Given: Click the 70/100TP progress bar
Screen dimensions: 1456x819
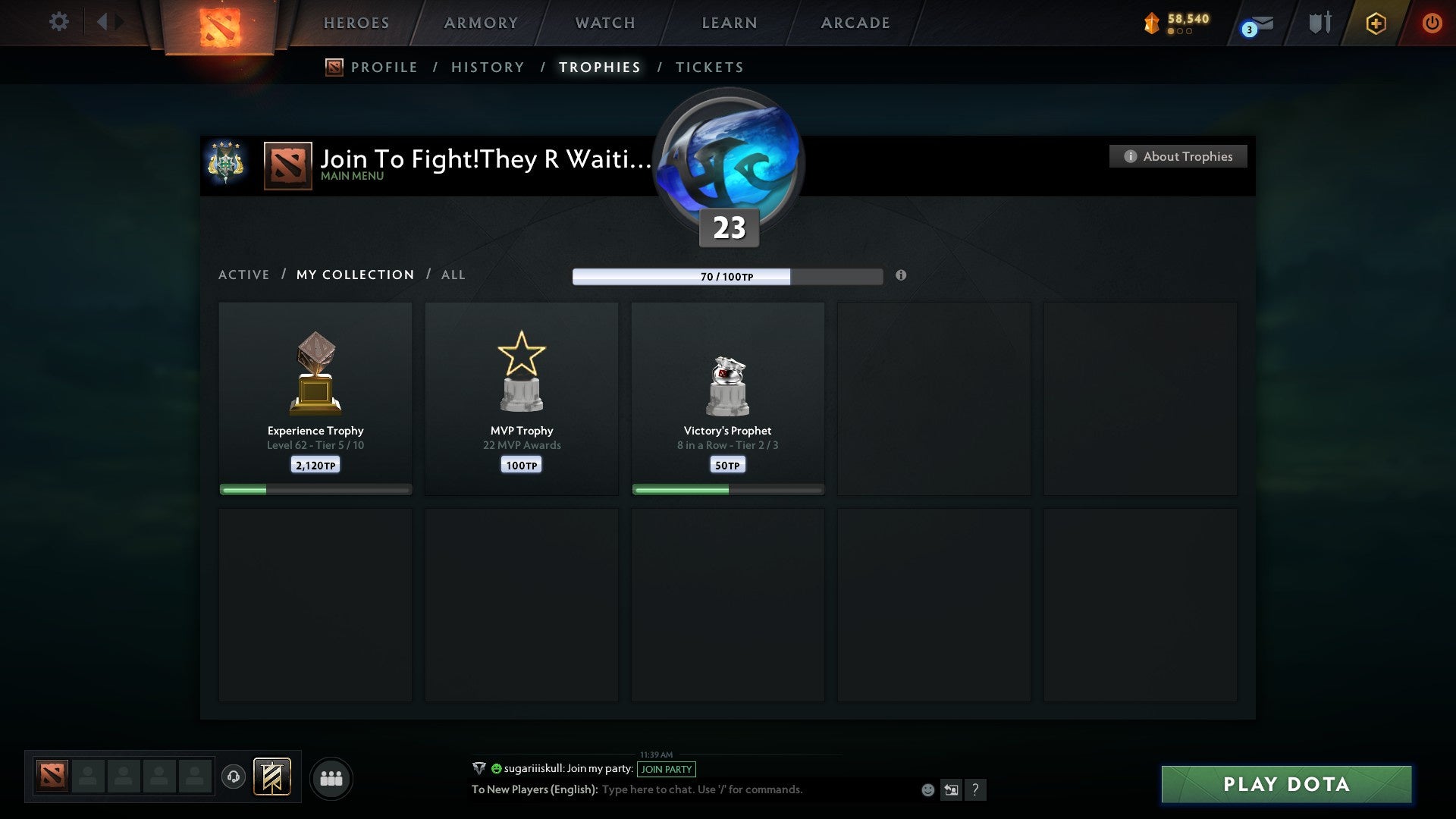Looking at the screenshot, I should pos(728,277).
